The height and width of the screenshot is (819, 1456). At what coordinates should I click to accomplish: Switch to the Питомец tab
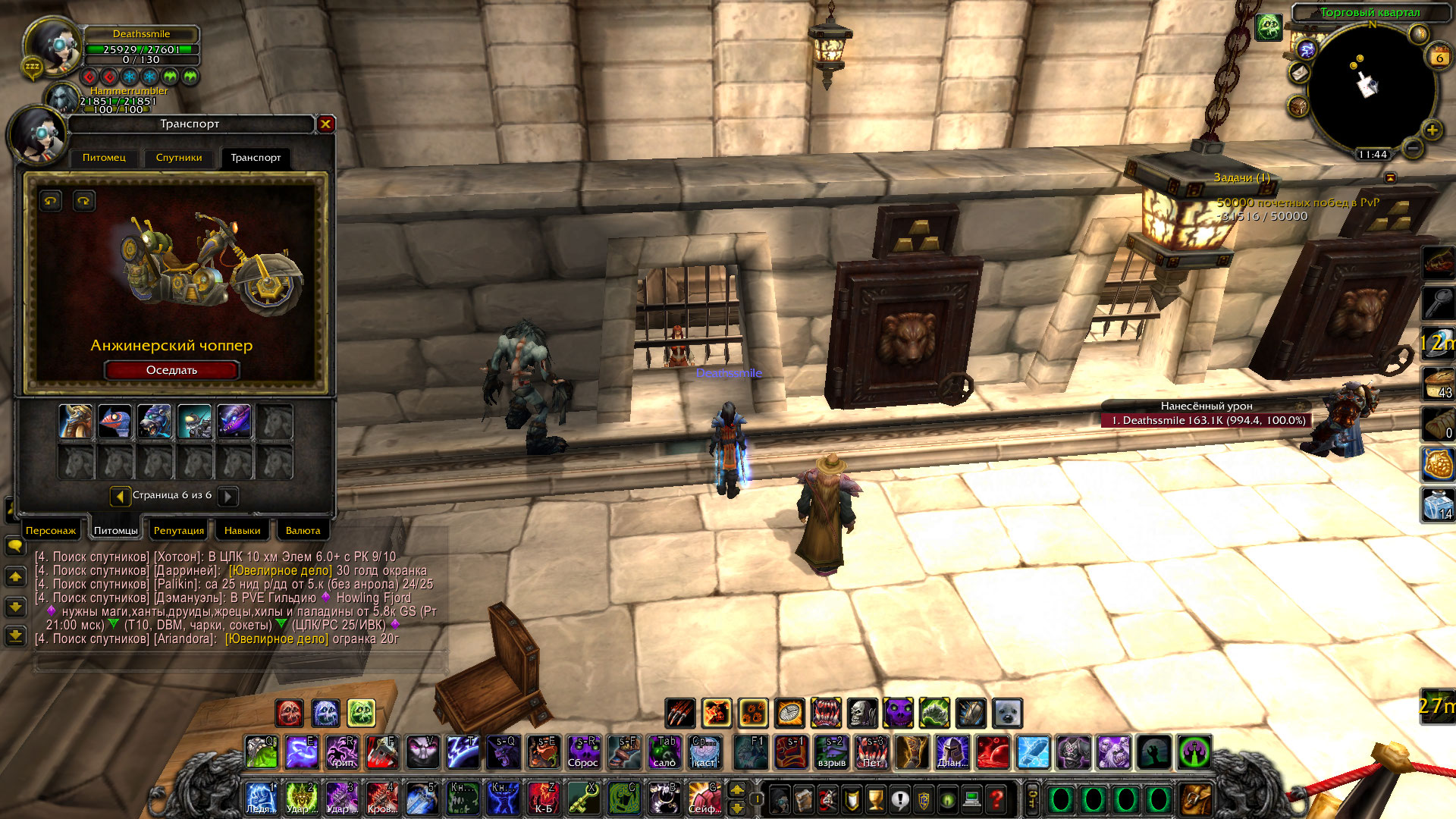[104, 158]
